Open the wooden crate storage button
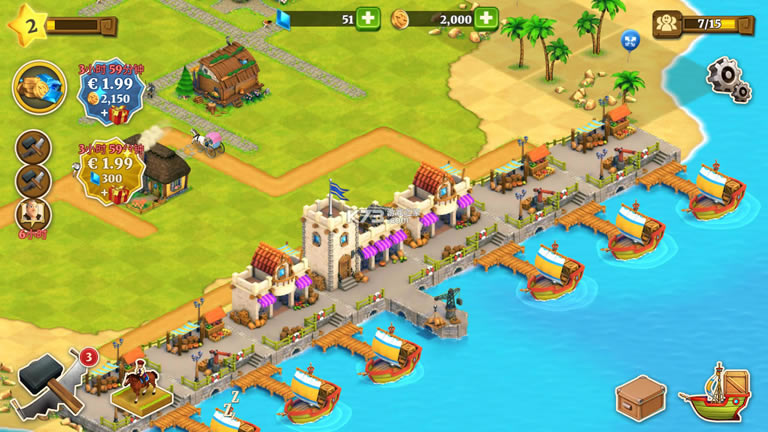The height and width of the screenshot is (432, 768). tap(640, 400)
